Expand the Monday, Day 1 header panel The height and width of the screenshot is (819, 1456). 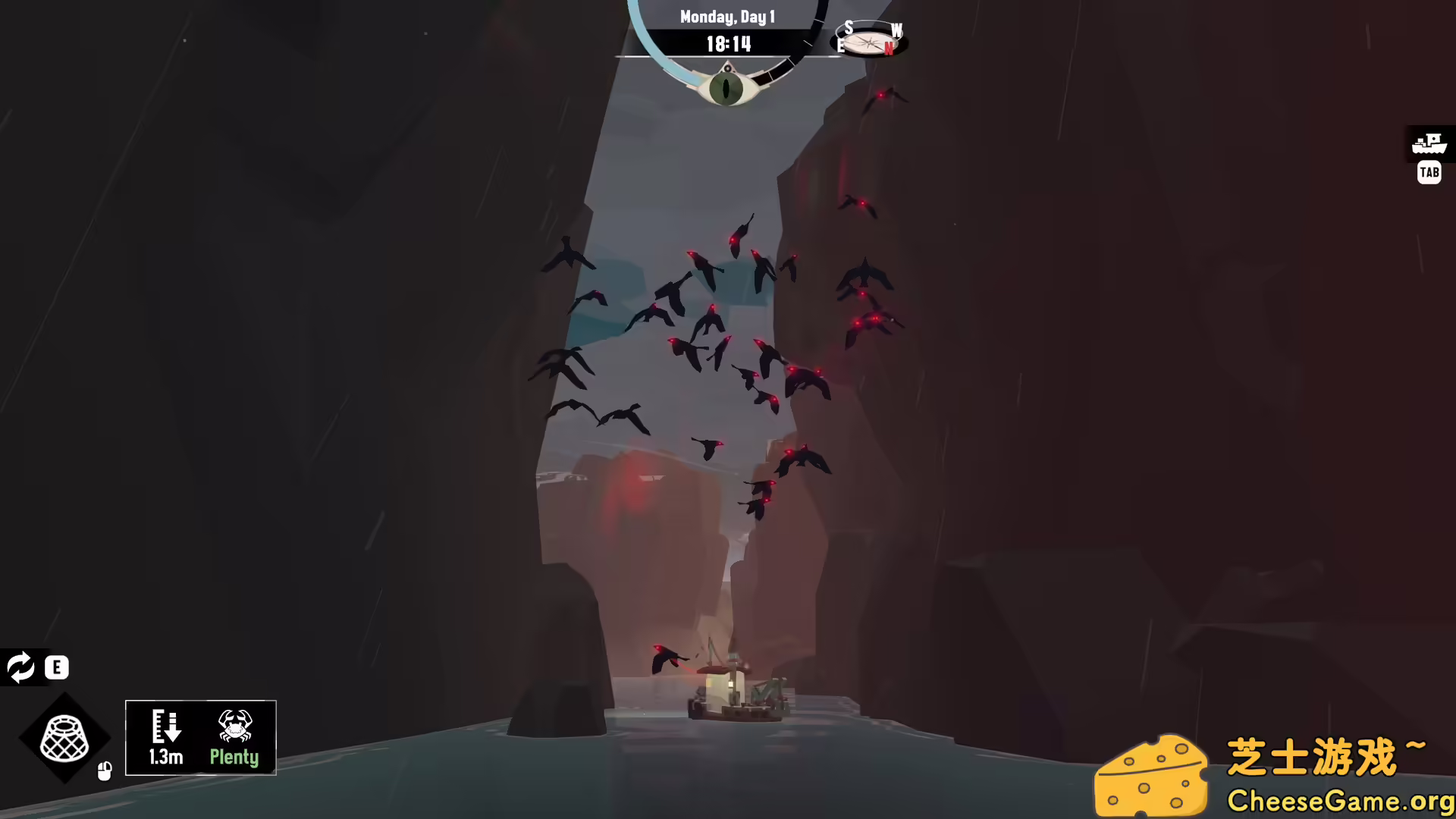(729, 17)
